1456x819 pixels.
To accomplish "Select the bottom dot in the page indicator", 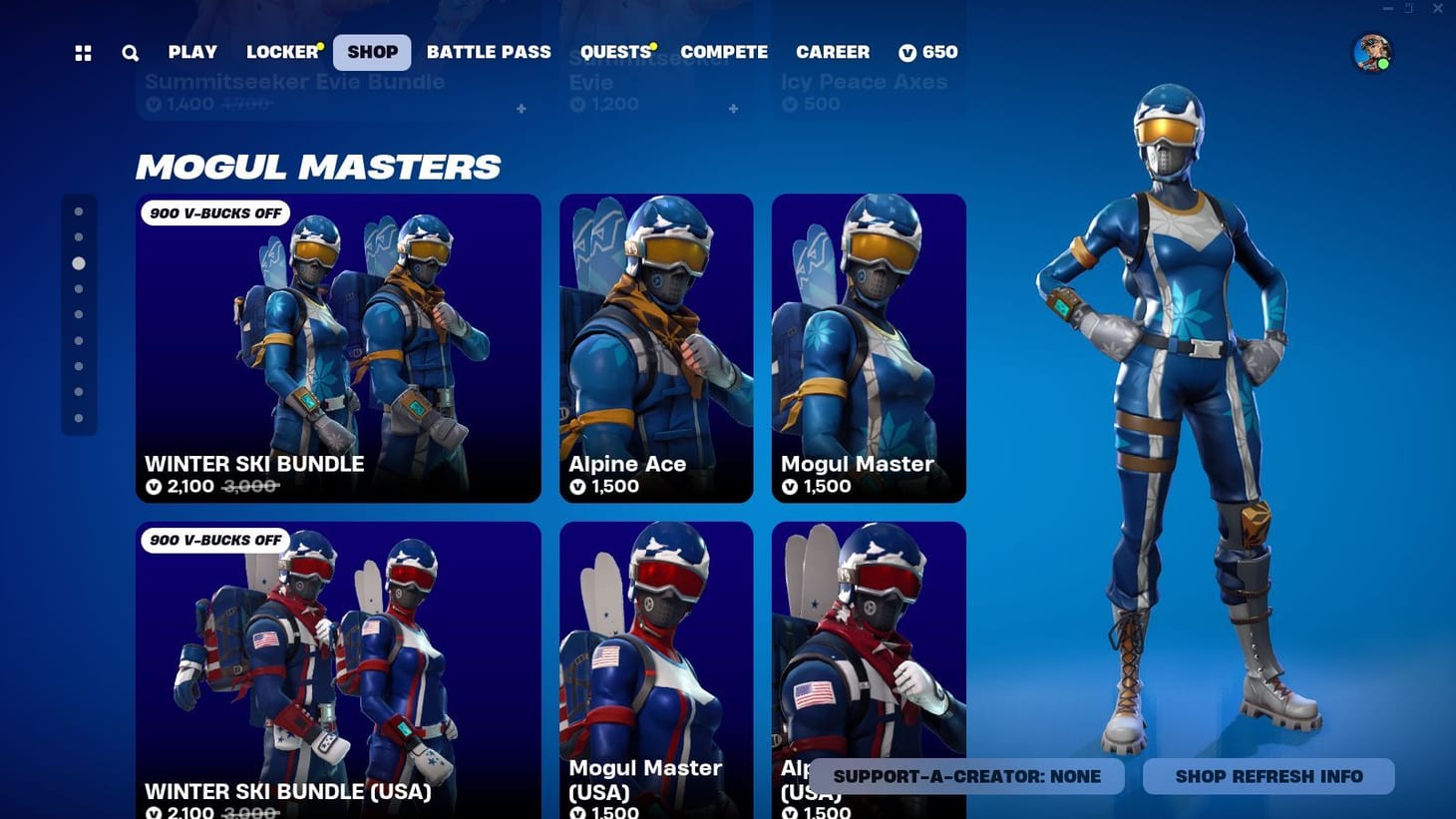I will [80, 416].
